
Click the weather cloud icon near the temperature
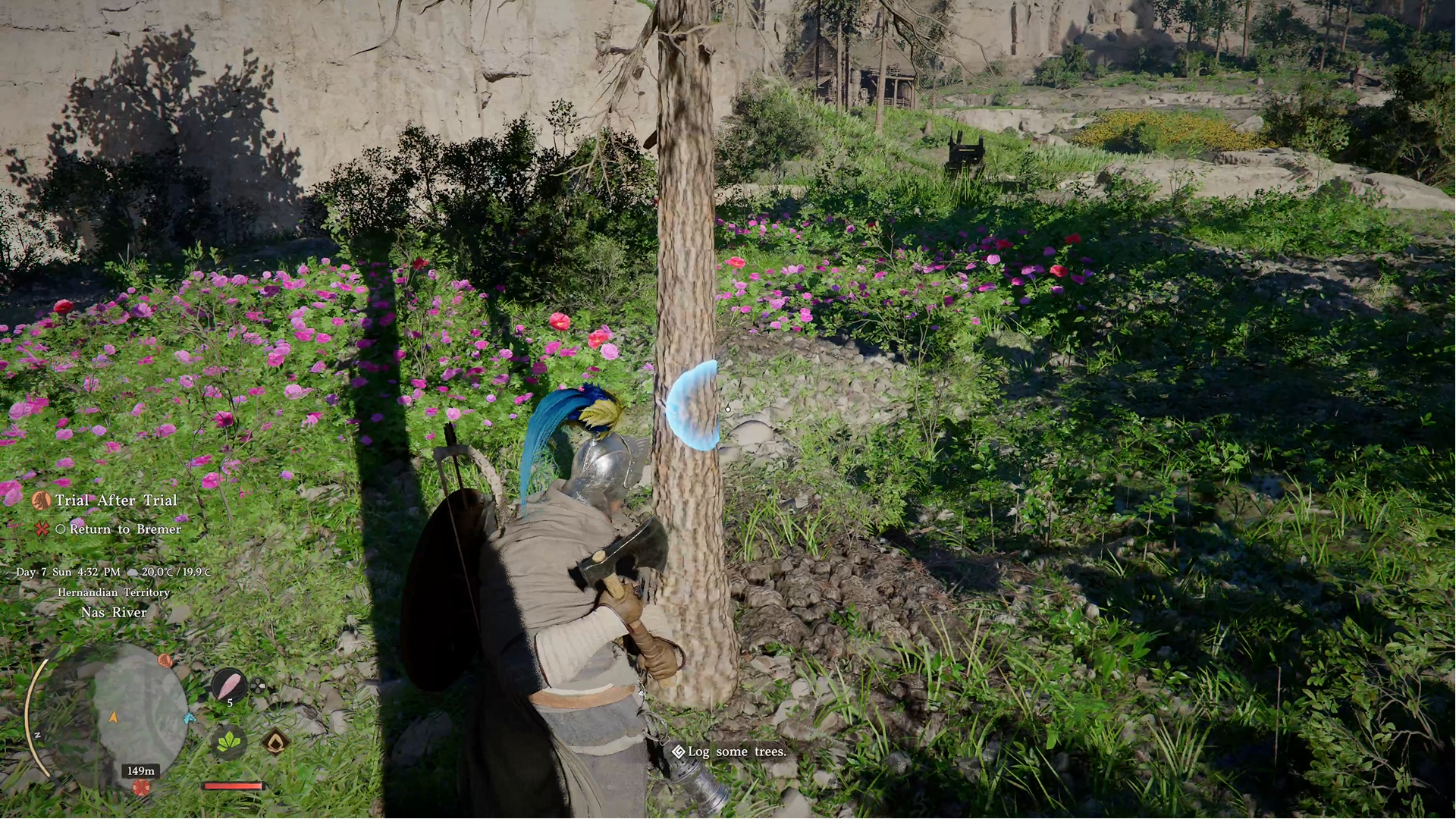coord(133,573)
